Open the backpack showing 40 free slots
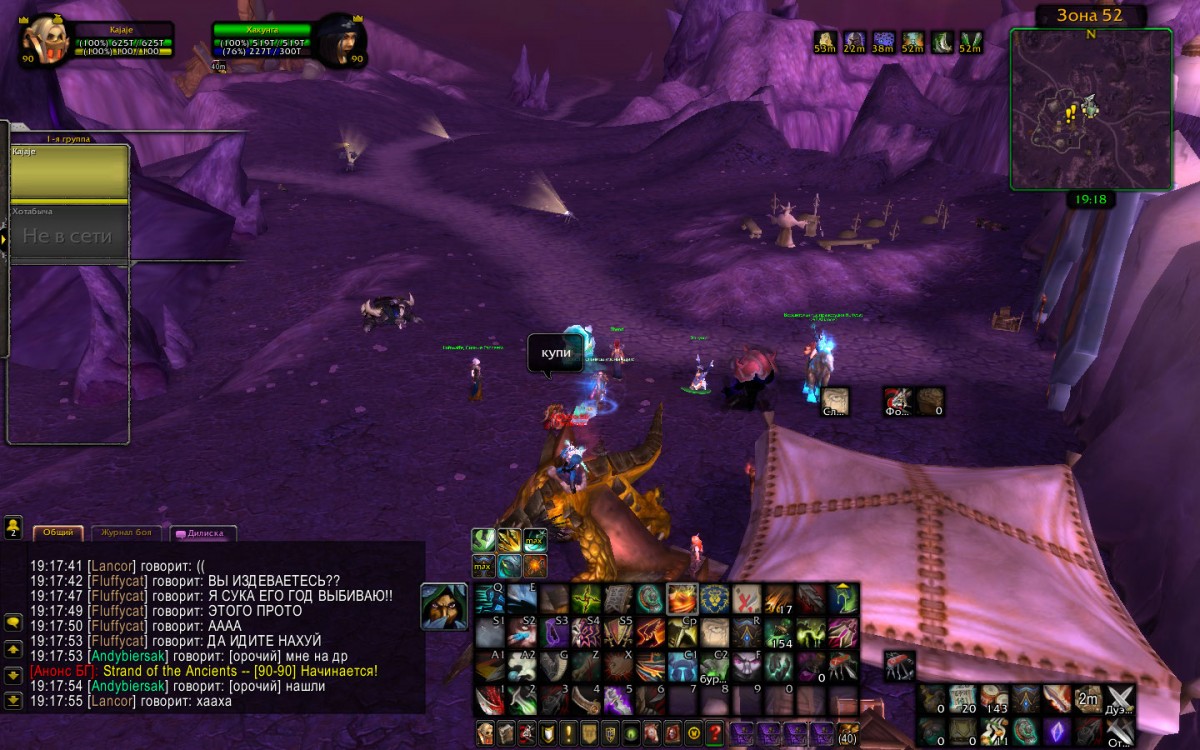Image resolution: width=1200 pixels, height=750 pixels. tap(847, 733)
